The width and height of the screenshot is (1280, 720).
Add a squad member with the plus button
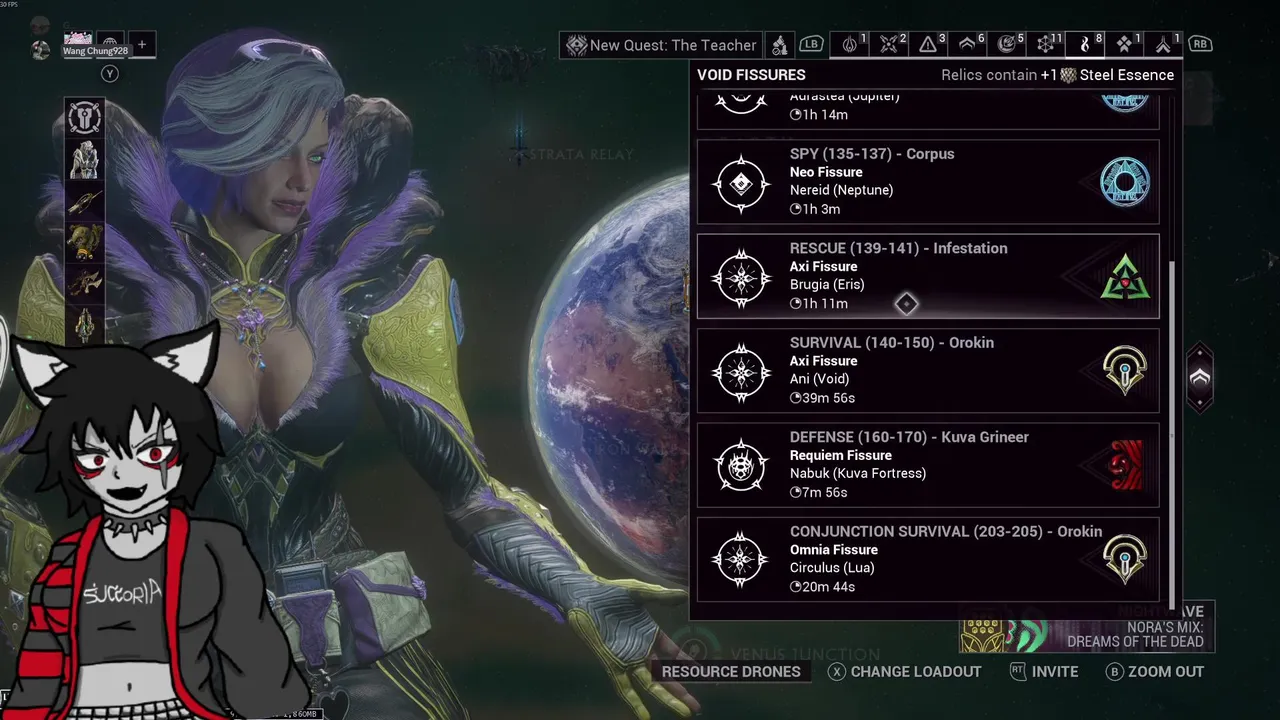[142, 44]
